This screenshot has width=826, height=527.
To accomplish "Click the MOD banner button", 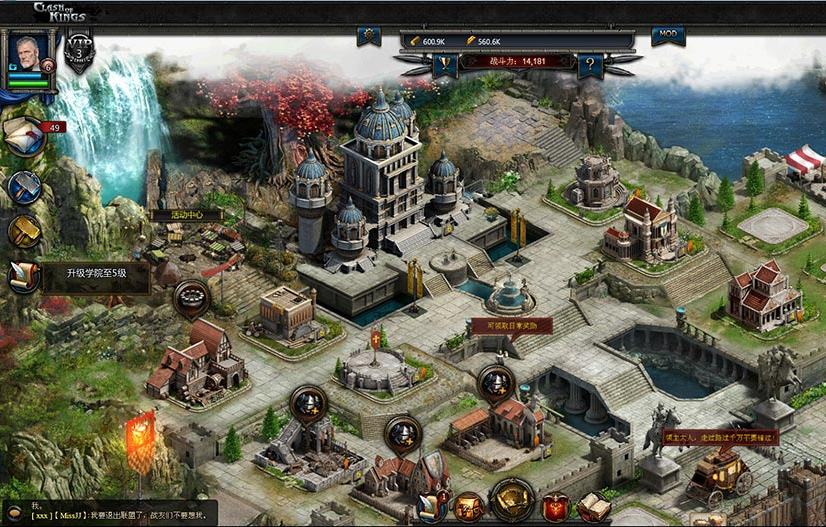I will pos(668,36).
